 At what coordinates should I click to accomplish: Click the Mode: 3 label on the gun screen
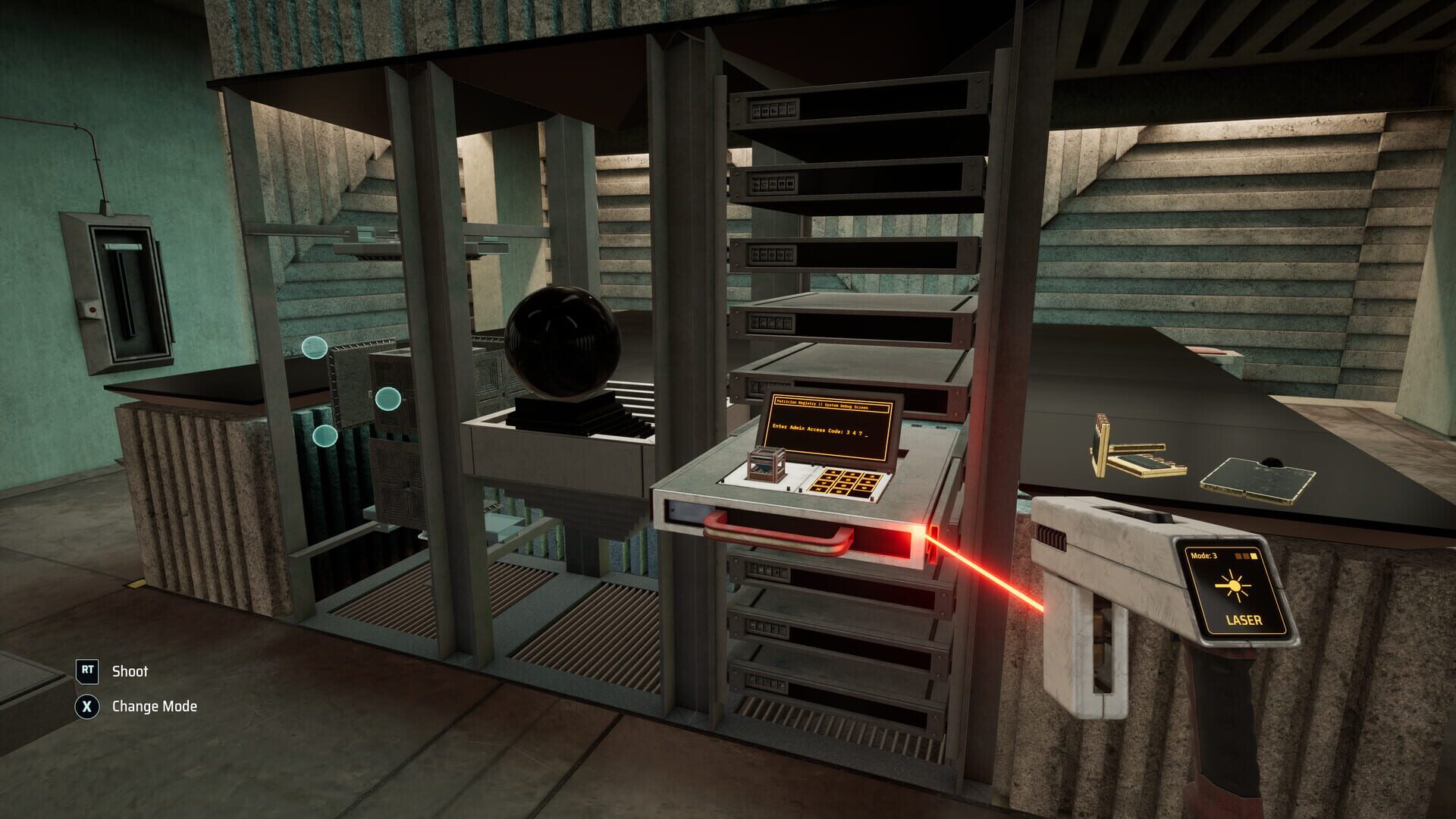(x=1204, y=556)
